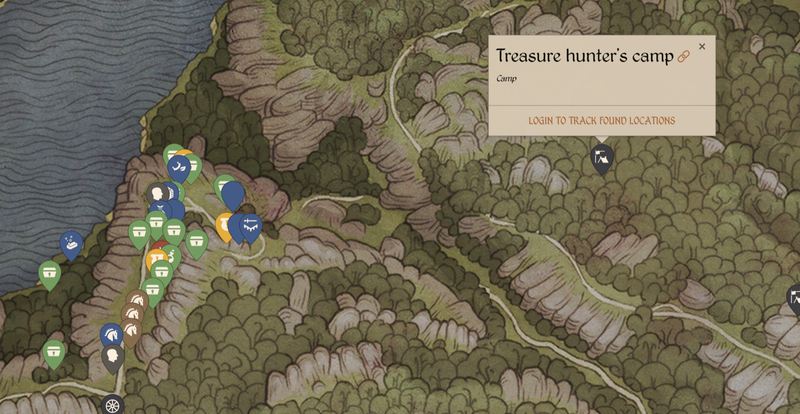800x414 pixels.
Task: Select the blue horse head marker
Action: point(112,335)
